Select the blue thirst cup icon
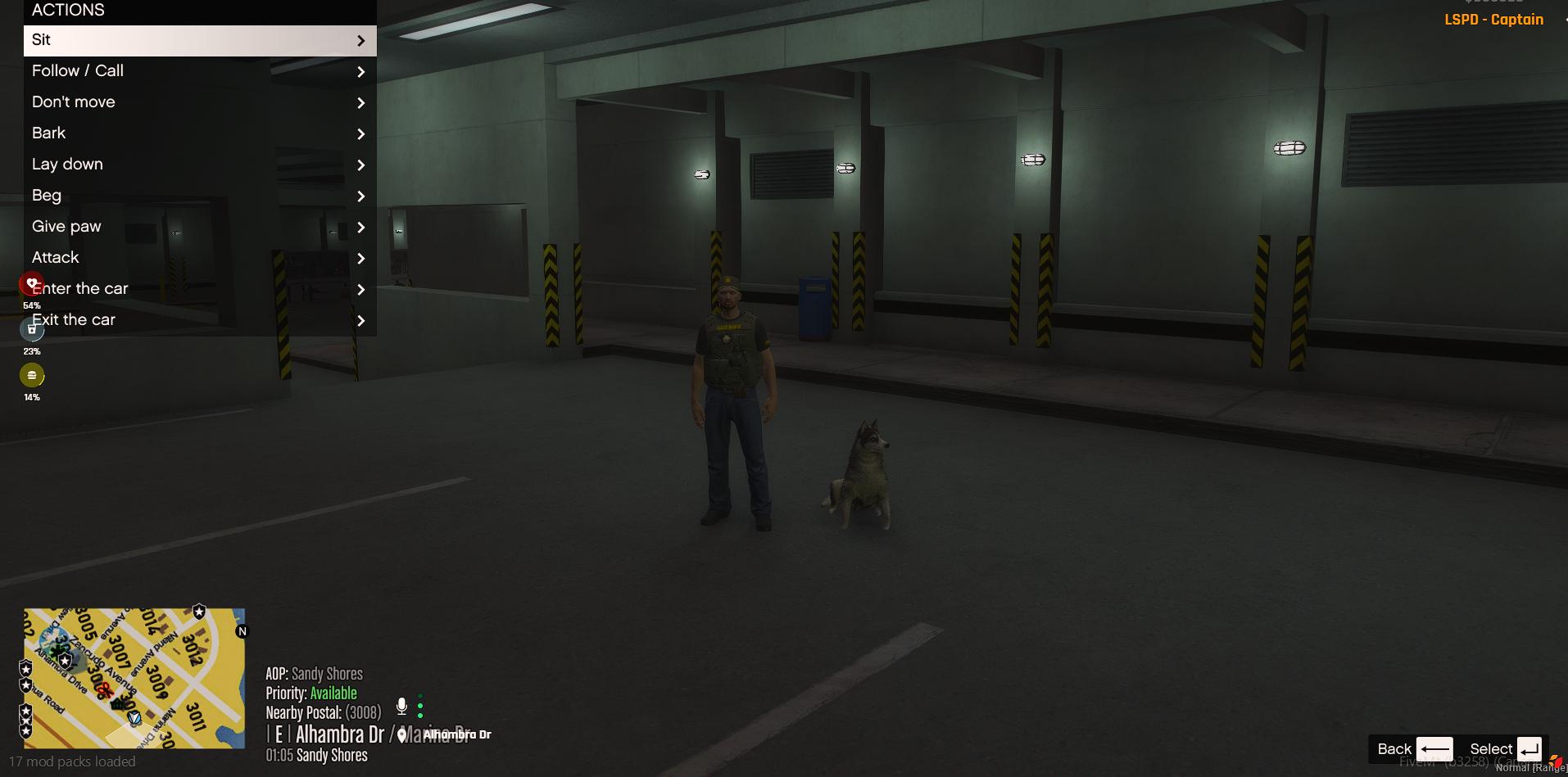The height and width of the screenshot is (777, 1568). (x=32, y=328)
